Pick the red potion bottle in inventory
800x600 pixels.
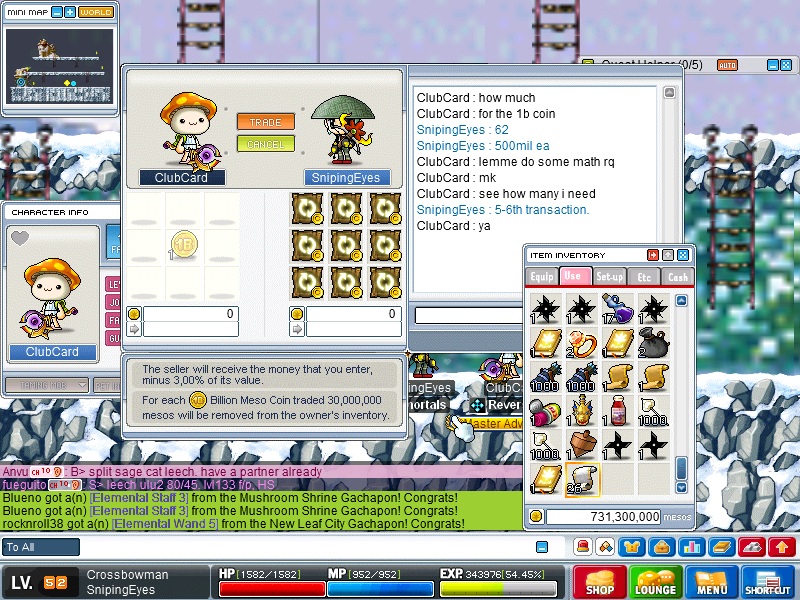click(617, 410)
